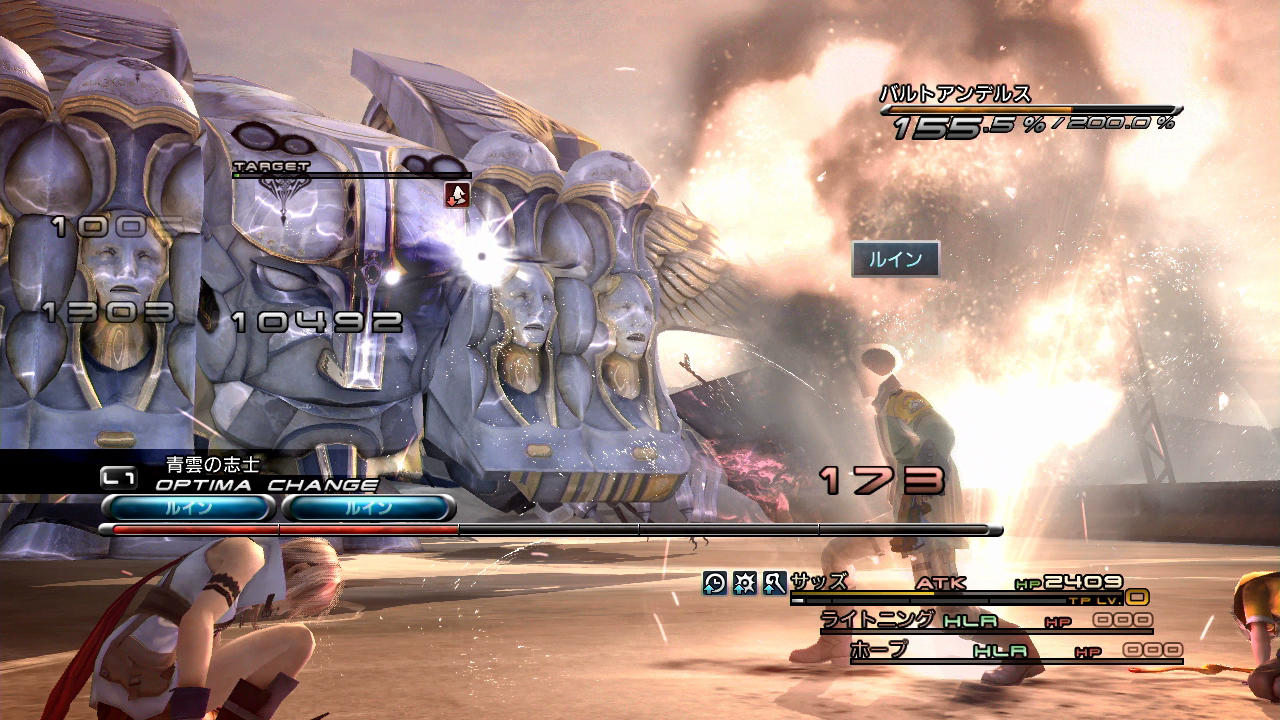Viewport: 1280px width, 720px height.
Task: Select party leader サッズ in the party list
Action: 818,582
